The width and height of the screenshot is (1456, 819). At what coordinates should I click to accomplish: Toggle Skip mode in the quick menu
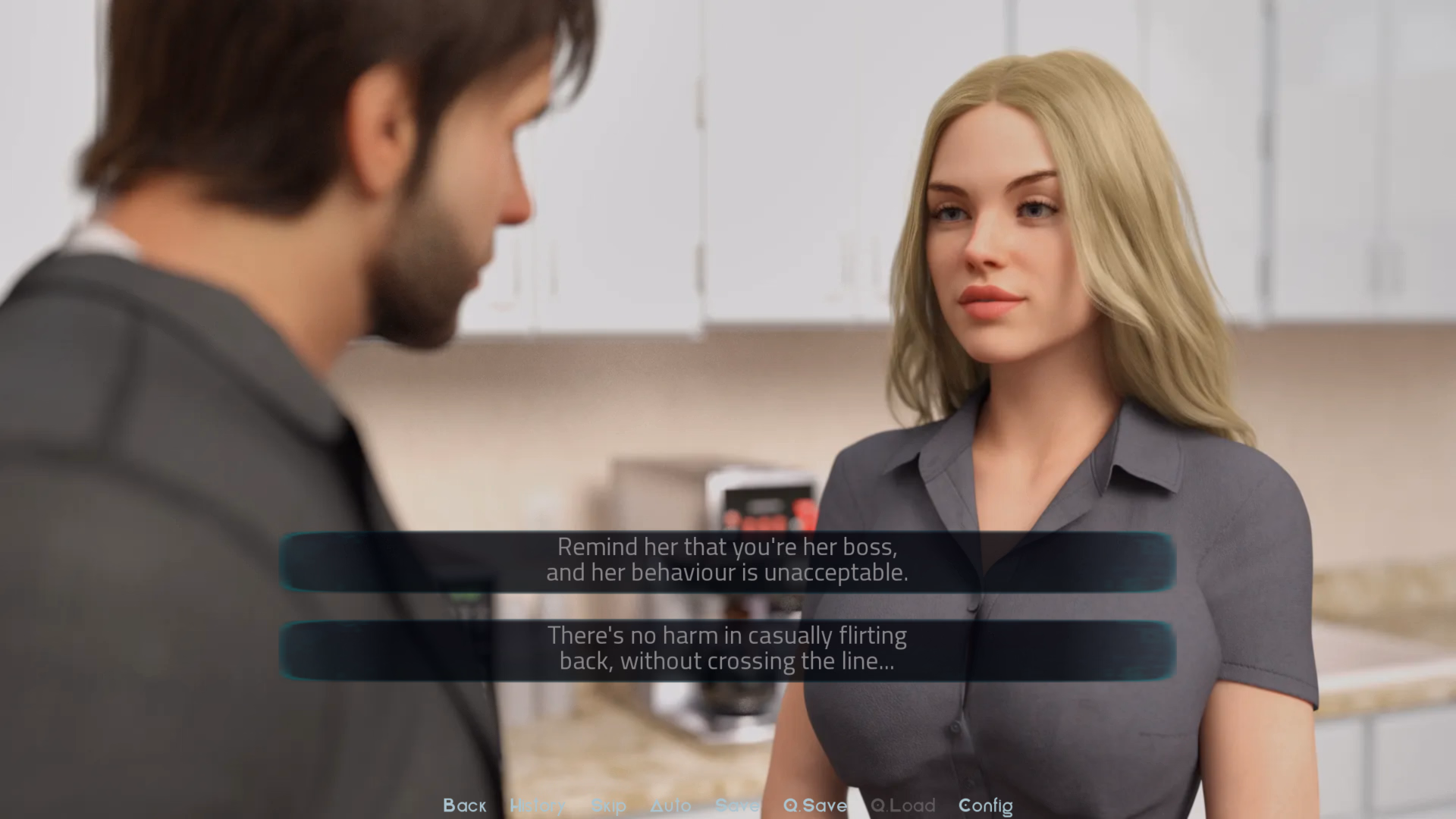(608, 805)
